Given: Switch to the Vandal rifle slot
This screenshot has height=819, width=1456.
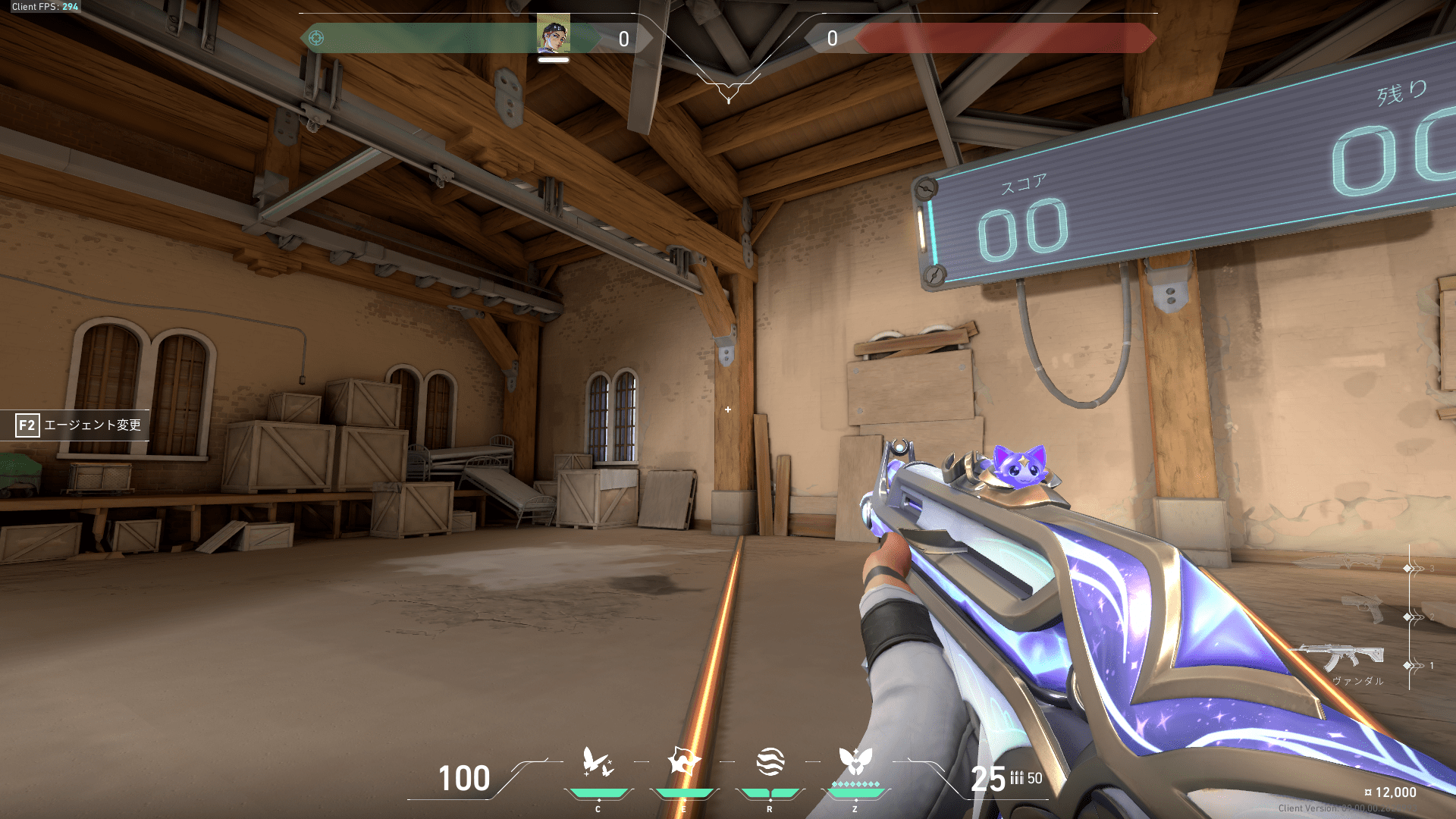Looking at the screenshot, I should [1344, 657].
